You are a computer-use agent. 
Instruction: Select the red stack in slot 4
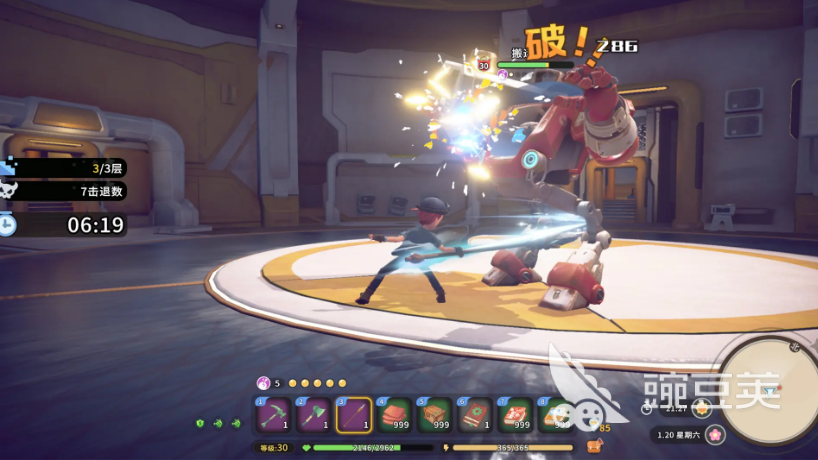394,414
